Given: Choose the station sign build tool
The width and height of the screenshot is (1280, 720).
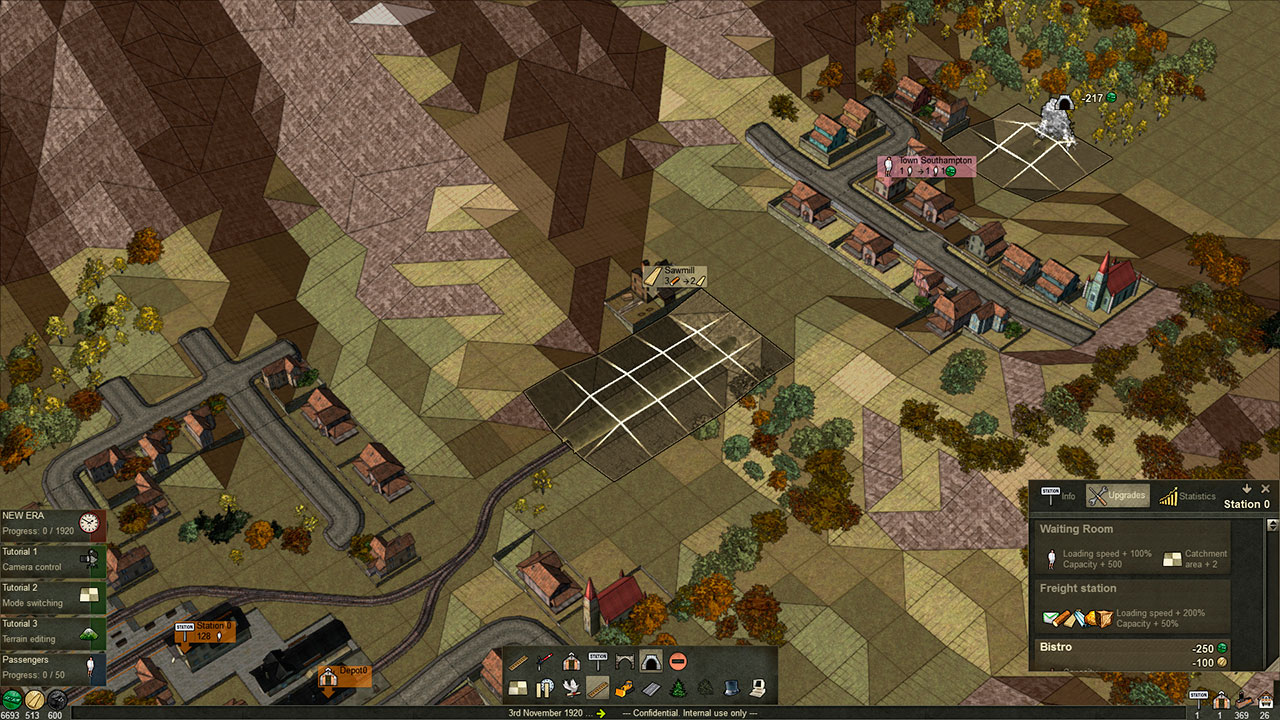Looking at the screenshot, I should 597,661.
